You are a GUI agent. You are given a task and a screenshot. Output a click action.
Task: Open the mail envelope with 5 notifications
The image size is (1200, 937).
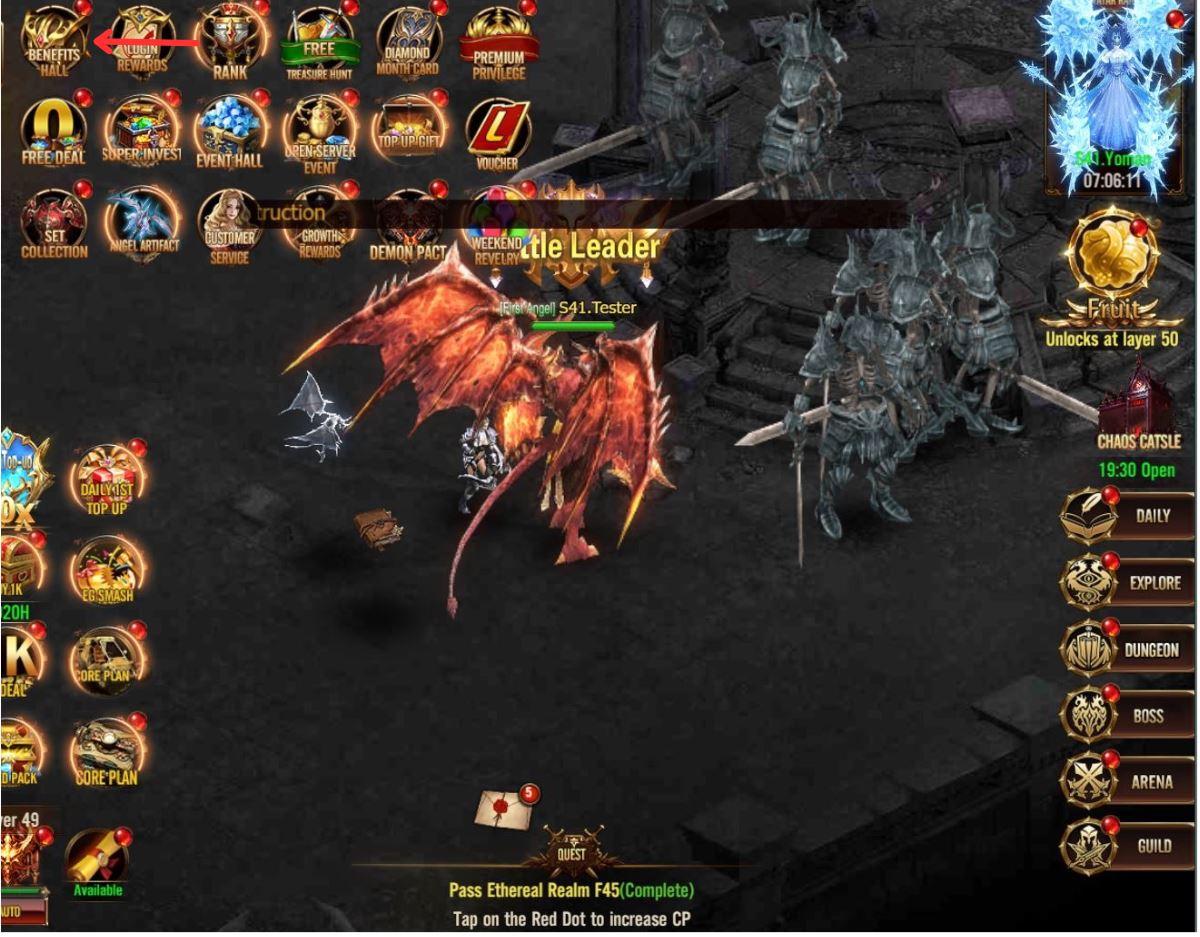coord(503,809)
